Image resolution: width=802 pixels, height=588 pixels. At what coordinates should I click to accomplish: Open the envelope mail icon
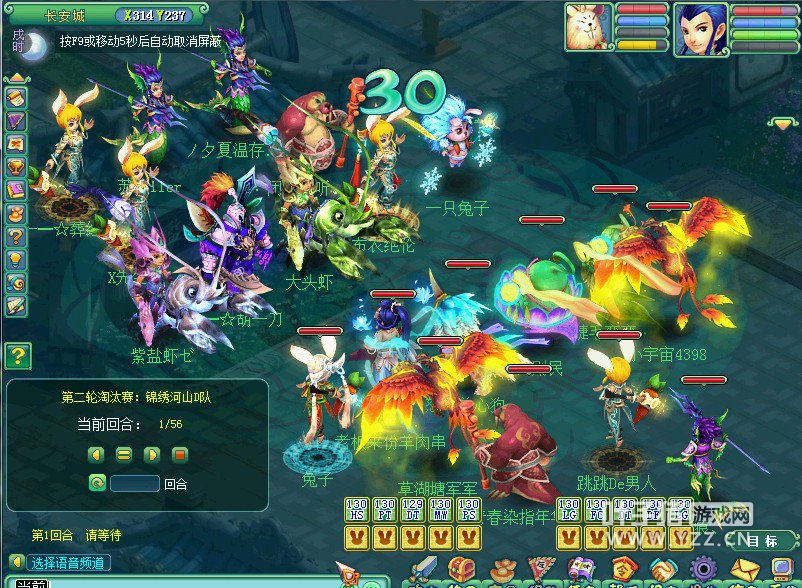click(744, 572)
